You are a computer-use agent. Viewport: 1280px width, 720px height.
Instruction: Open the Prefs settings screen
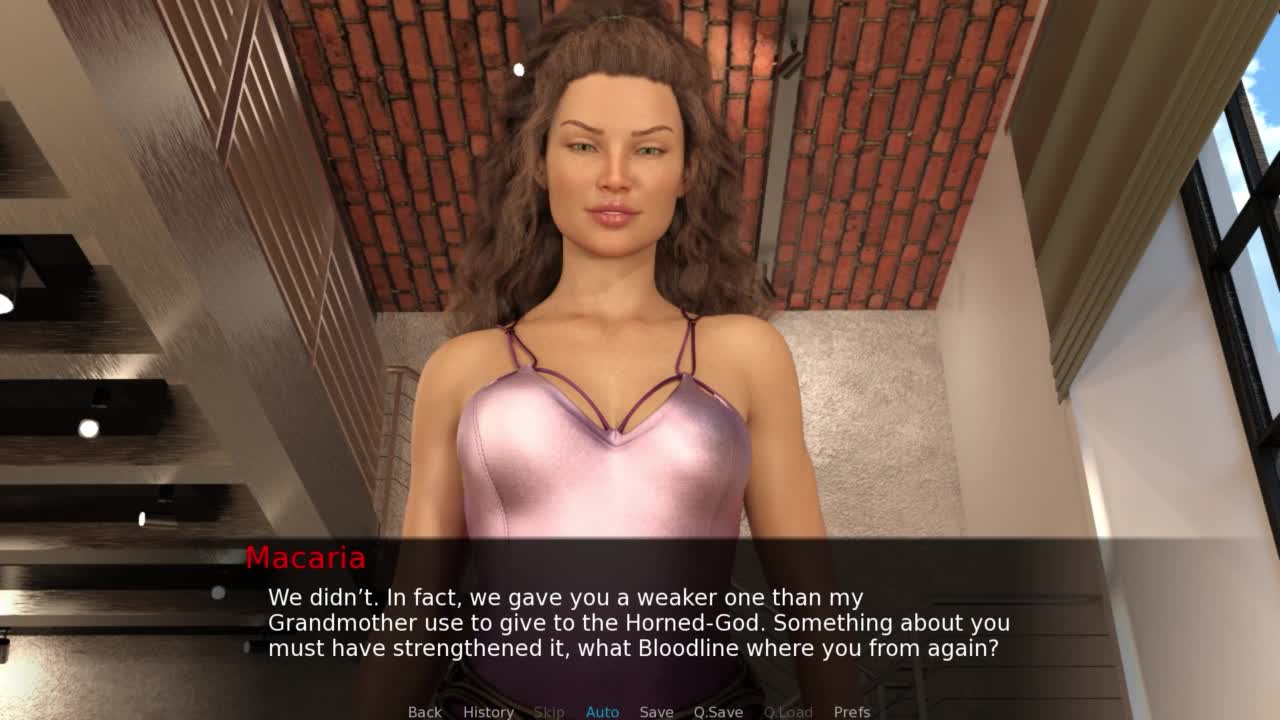[852, 712]
